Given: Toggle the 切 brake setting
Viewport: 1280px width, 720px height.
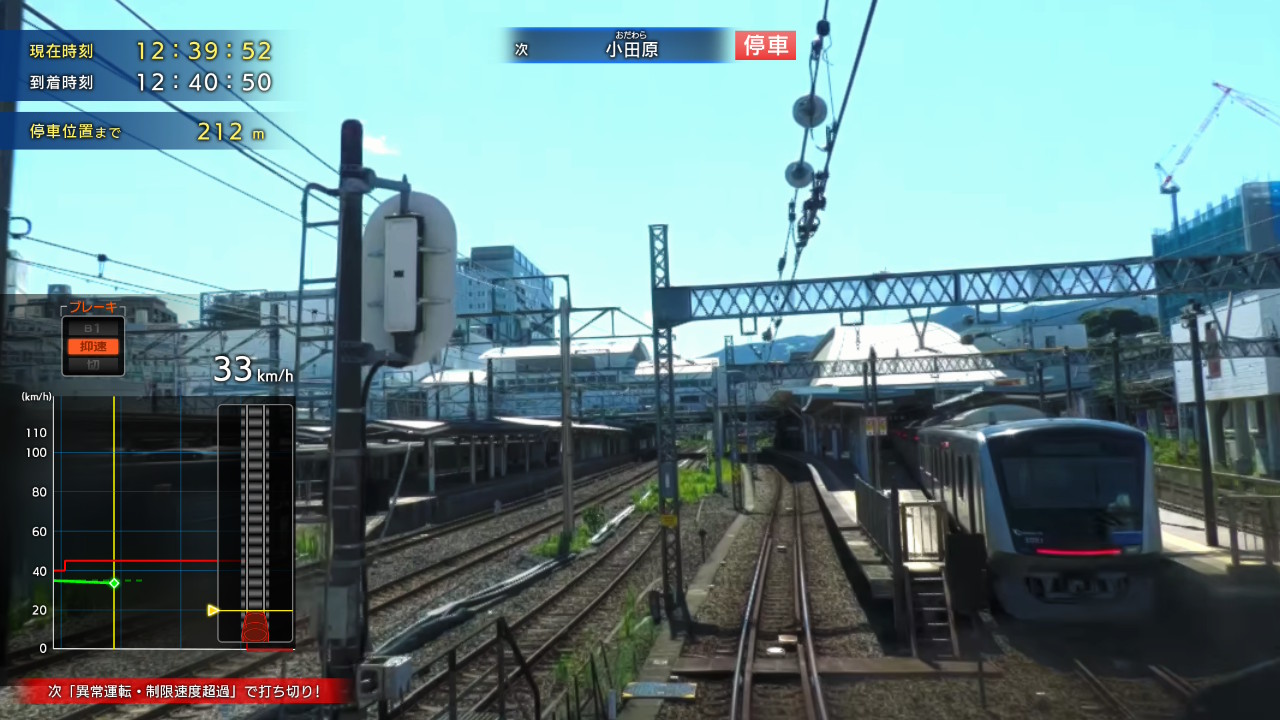Looking at the screenshot, I should click(x=93, y=362).
